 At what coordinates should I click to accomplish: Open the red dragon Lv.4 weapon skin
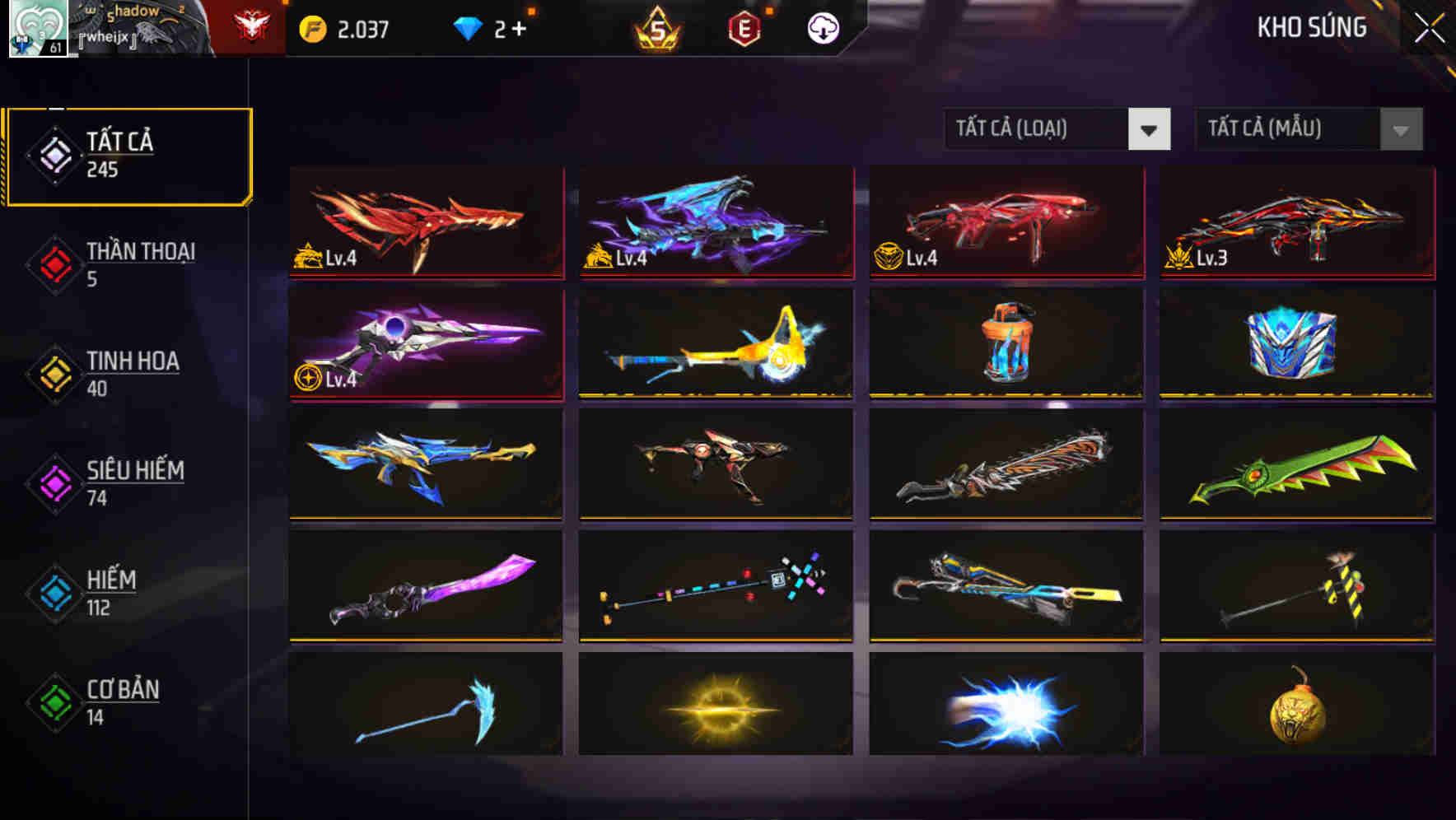[425, 222]
